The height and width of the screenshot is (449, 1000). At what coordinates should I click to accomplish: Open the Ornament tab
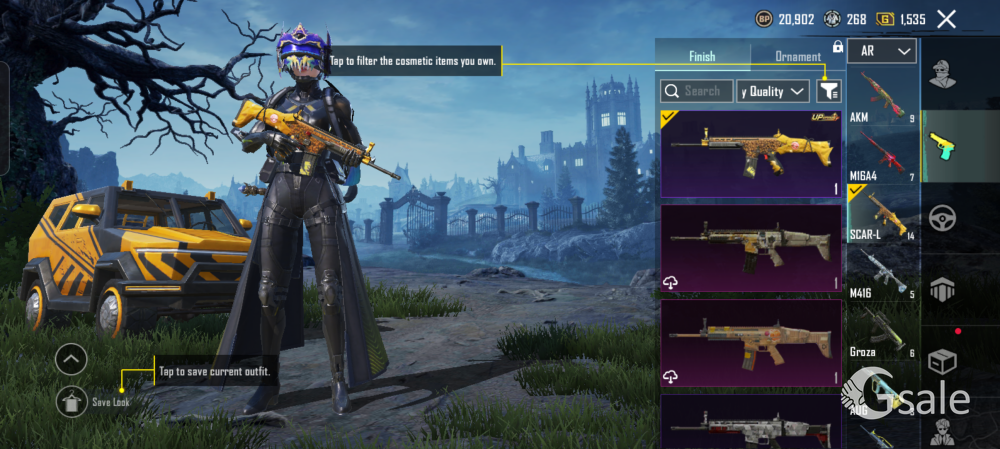coord(798,56)
